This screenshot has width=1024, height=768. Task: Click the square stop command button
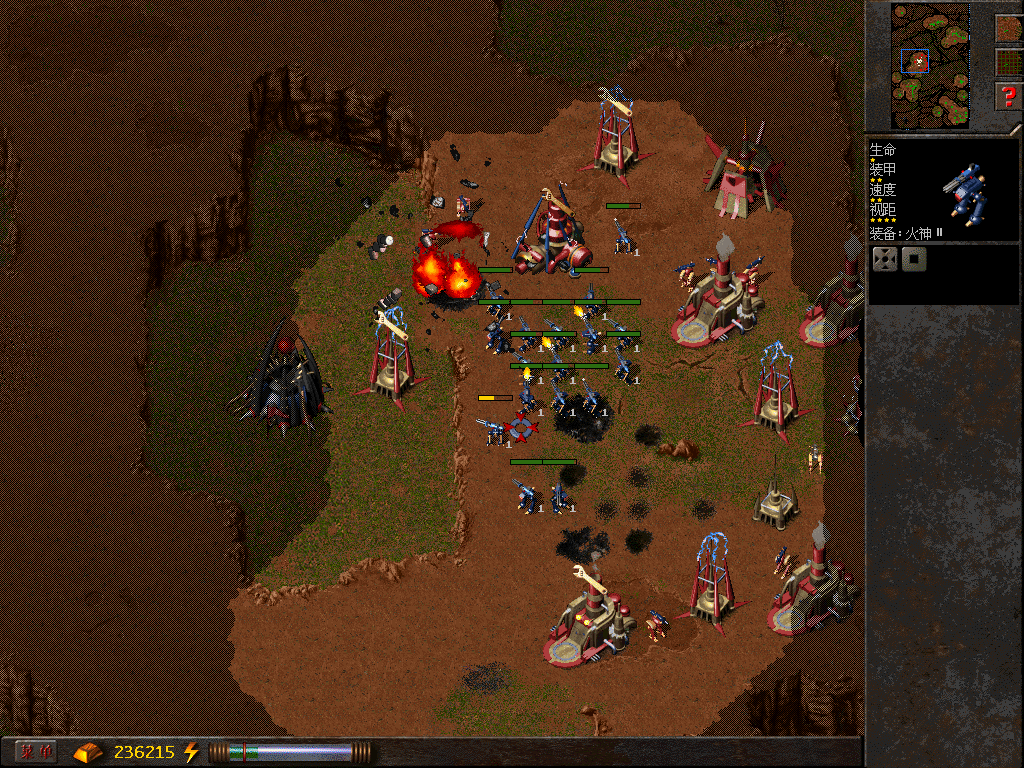pyautogui.click(x=914, y=260)
